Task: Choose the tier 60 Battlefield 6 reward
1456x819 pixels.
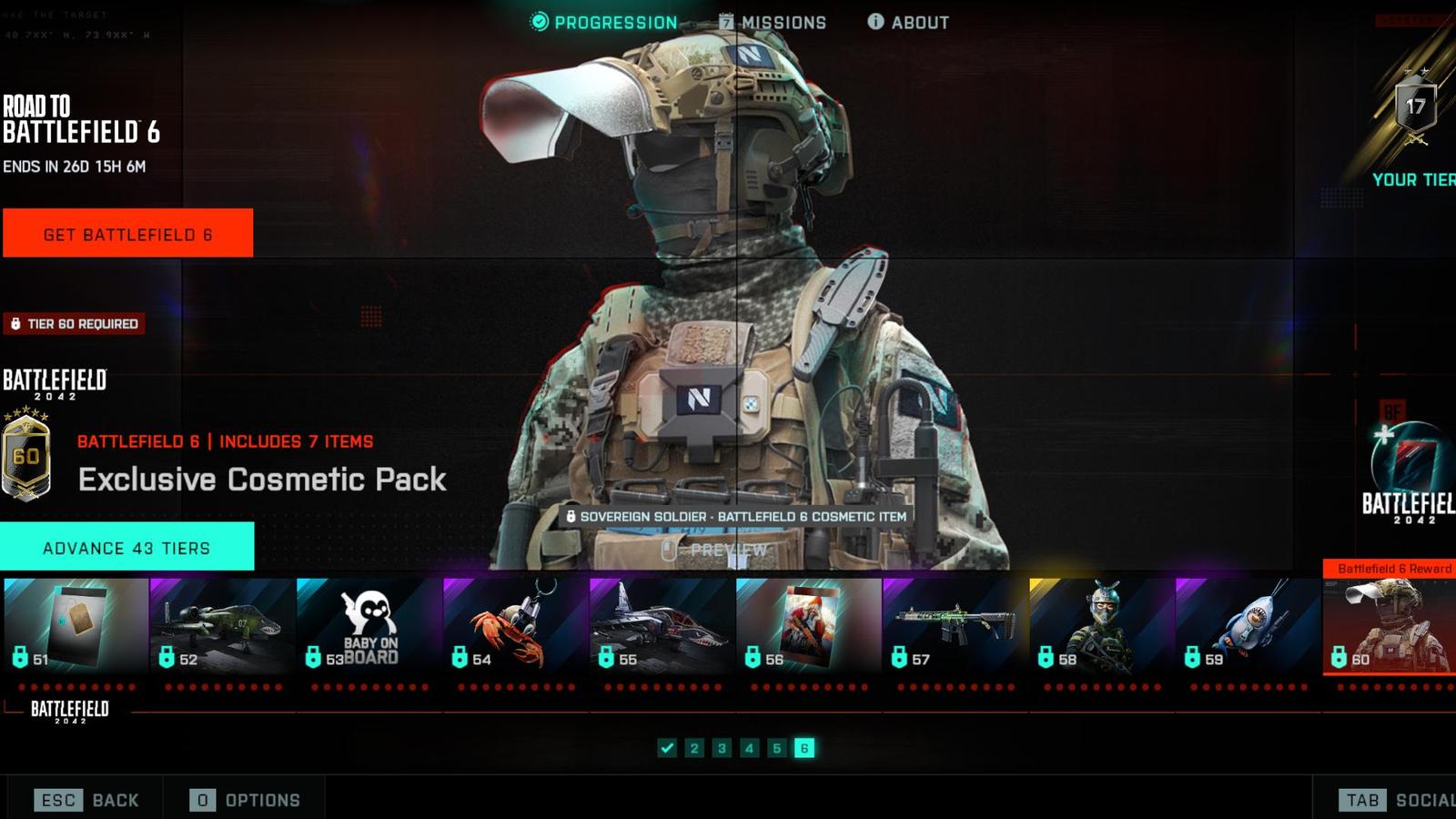Action: click(1390, 625)
